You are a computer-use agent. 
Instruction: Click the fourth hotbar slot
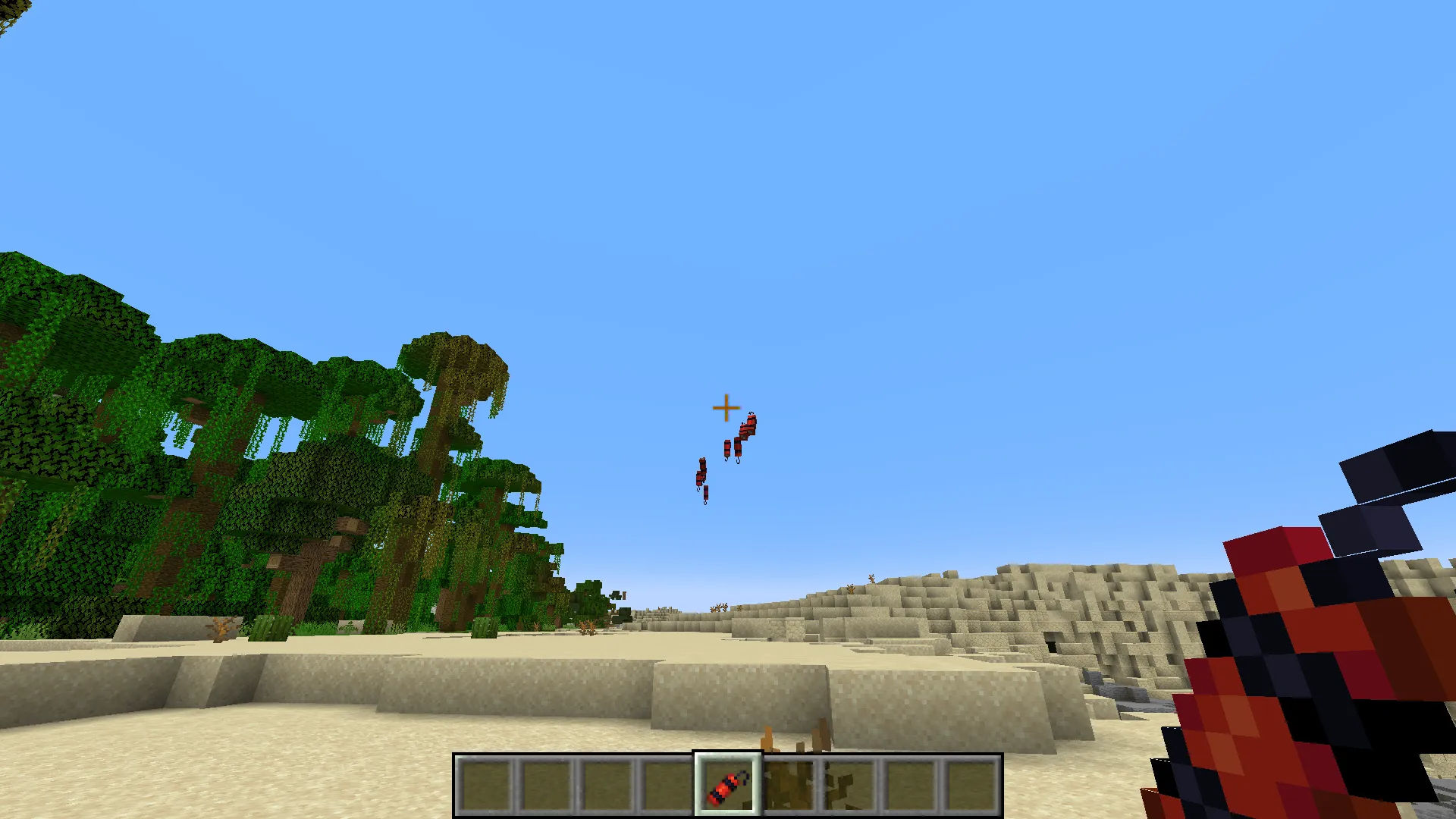pos(666,785)
